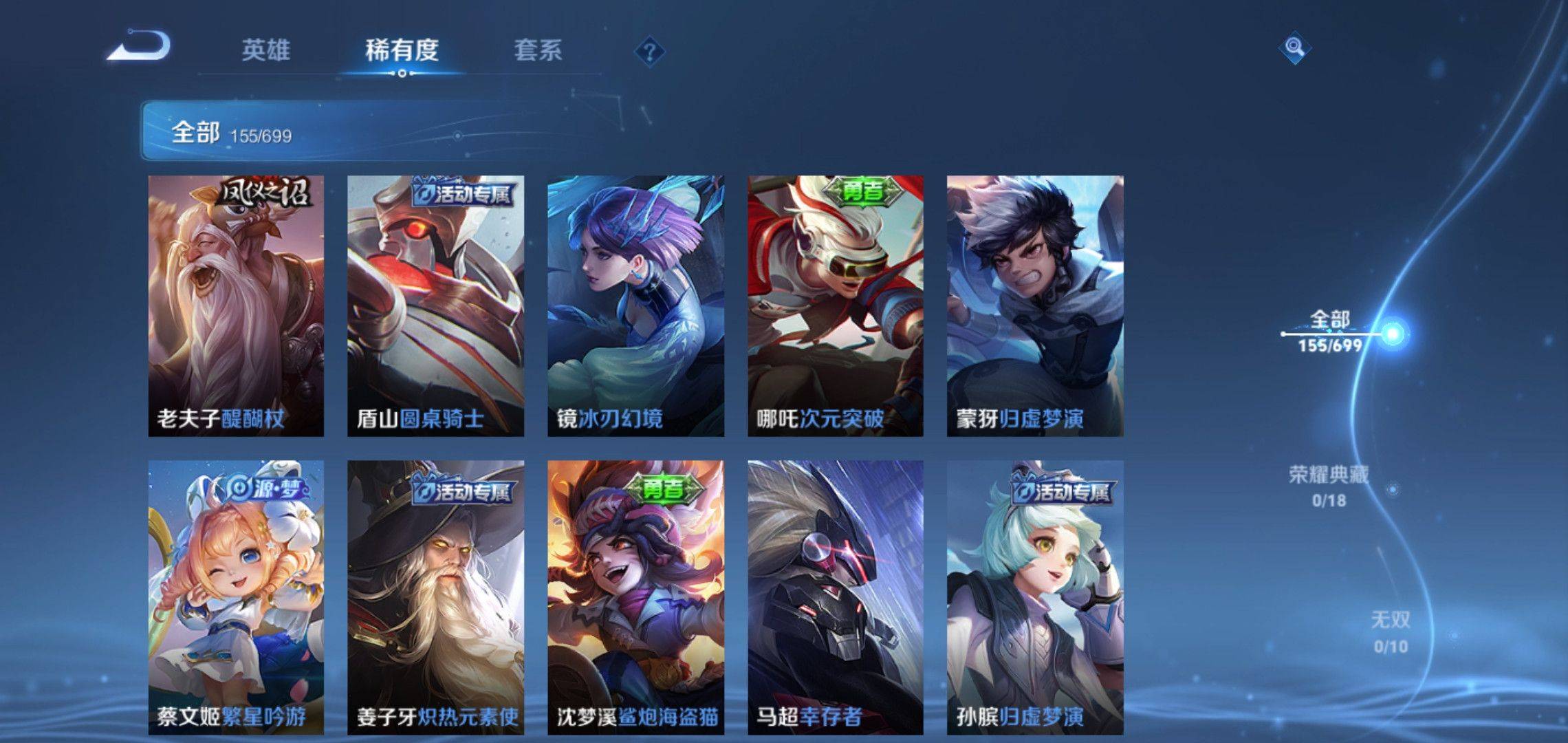
Task: Open the 姜子牙 炽热元素使 skin card
Action: coord(435,596)
